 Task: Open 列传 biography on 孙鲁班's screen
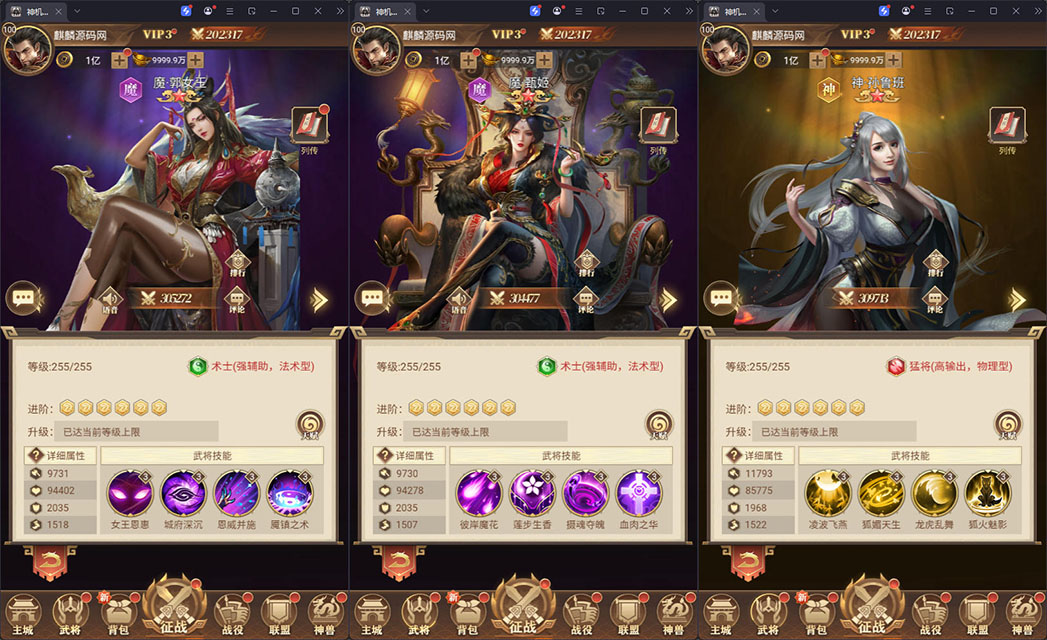[x=1006, y=128]
